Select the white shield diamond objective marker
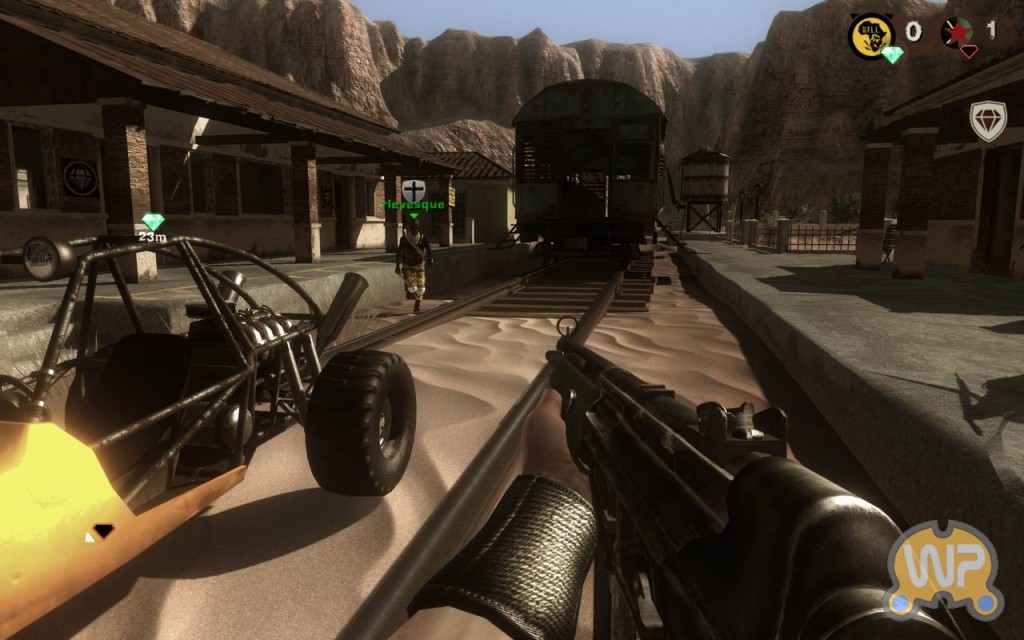 pyautogui.click(x=987, y=121)
